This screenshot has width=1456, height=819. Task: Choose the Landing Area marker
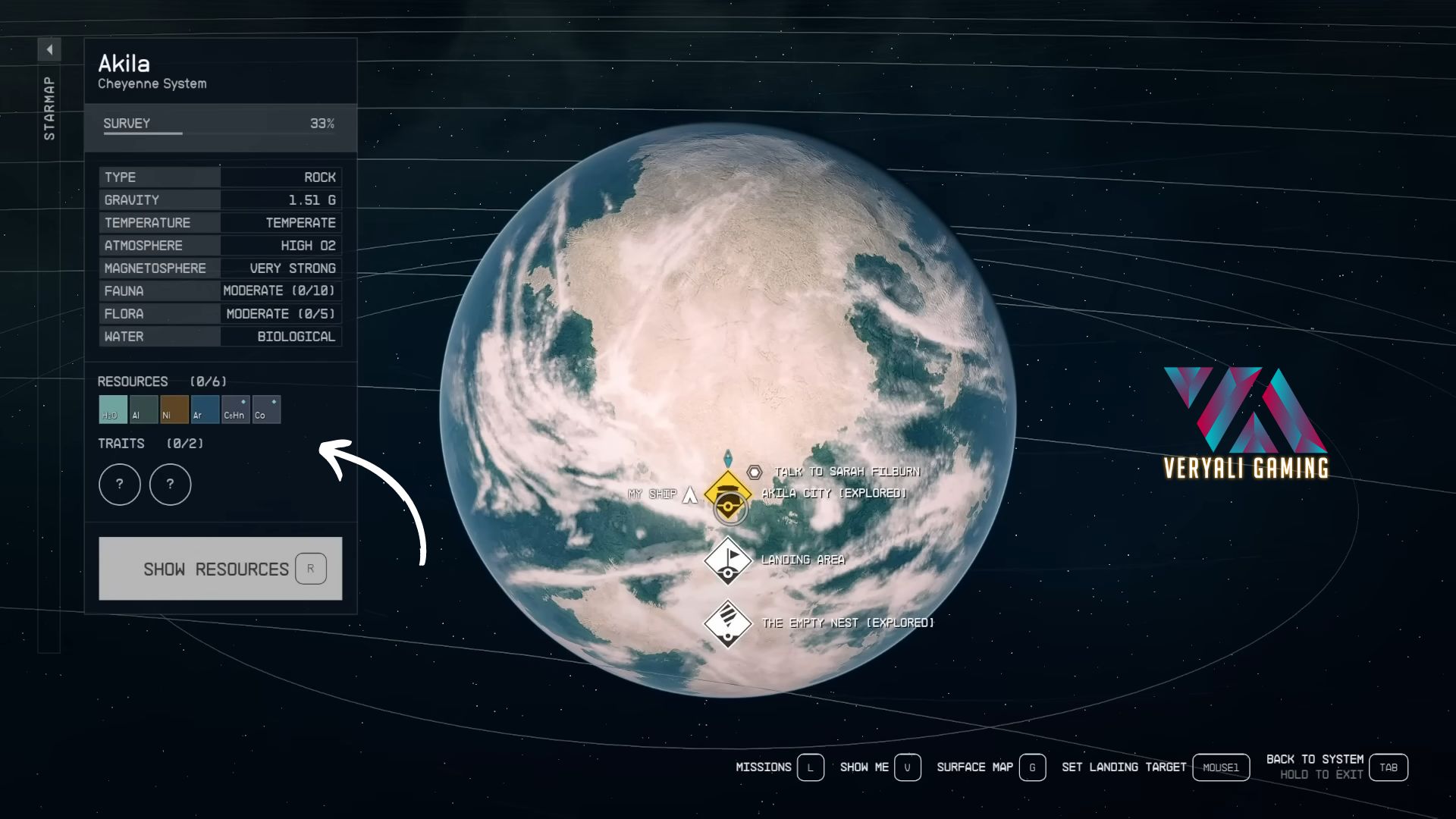point(727,560)
